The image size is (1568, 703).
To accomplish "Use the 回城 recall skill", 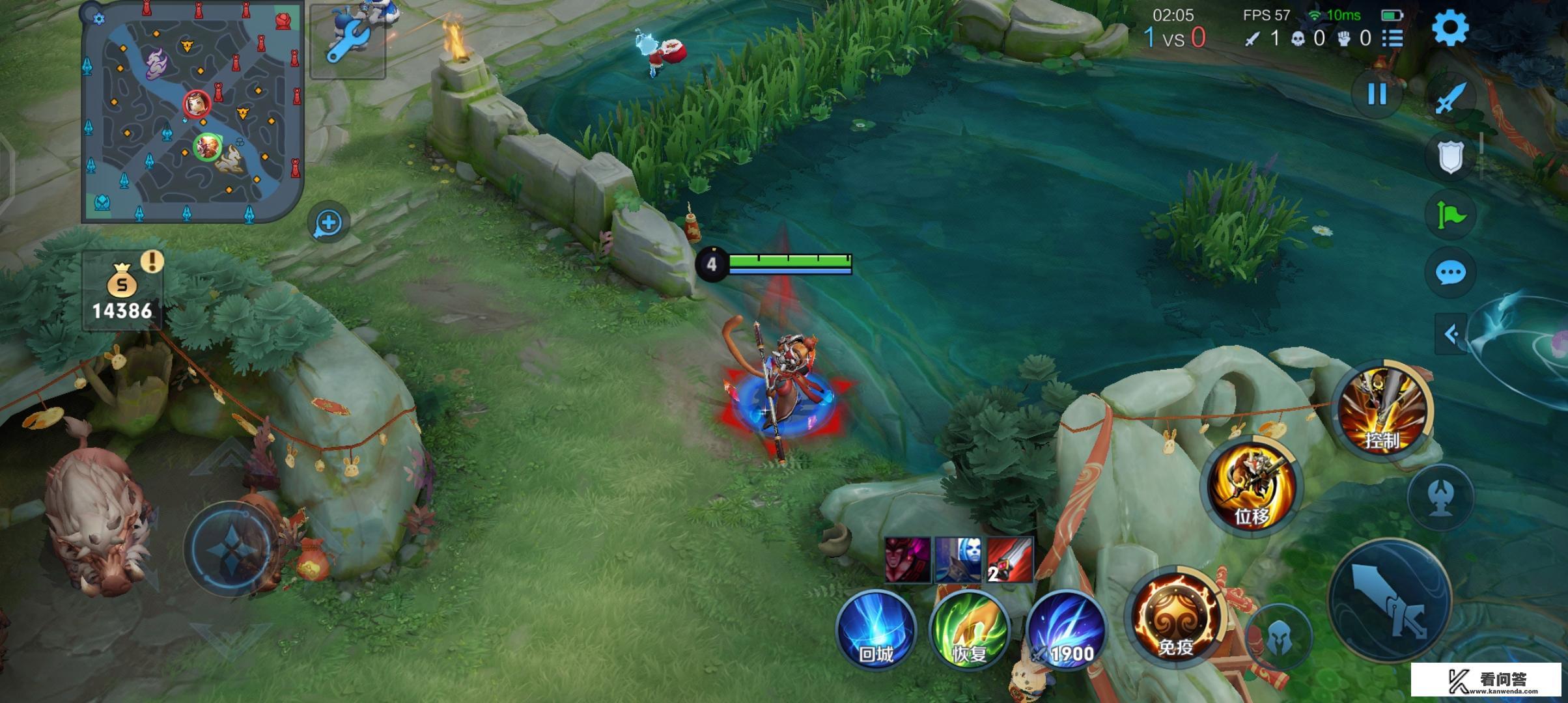I will coord(876,629).
